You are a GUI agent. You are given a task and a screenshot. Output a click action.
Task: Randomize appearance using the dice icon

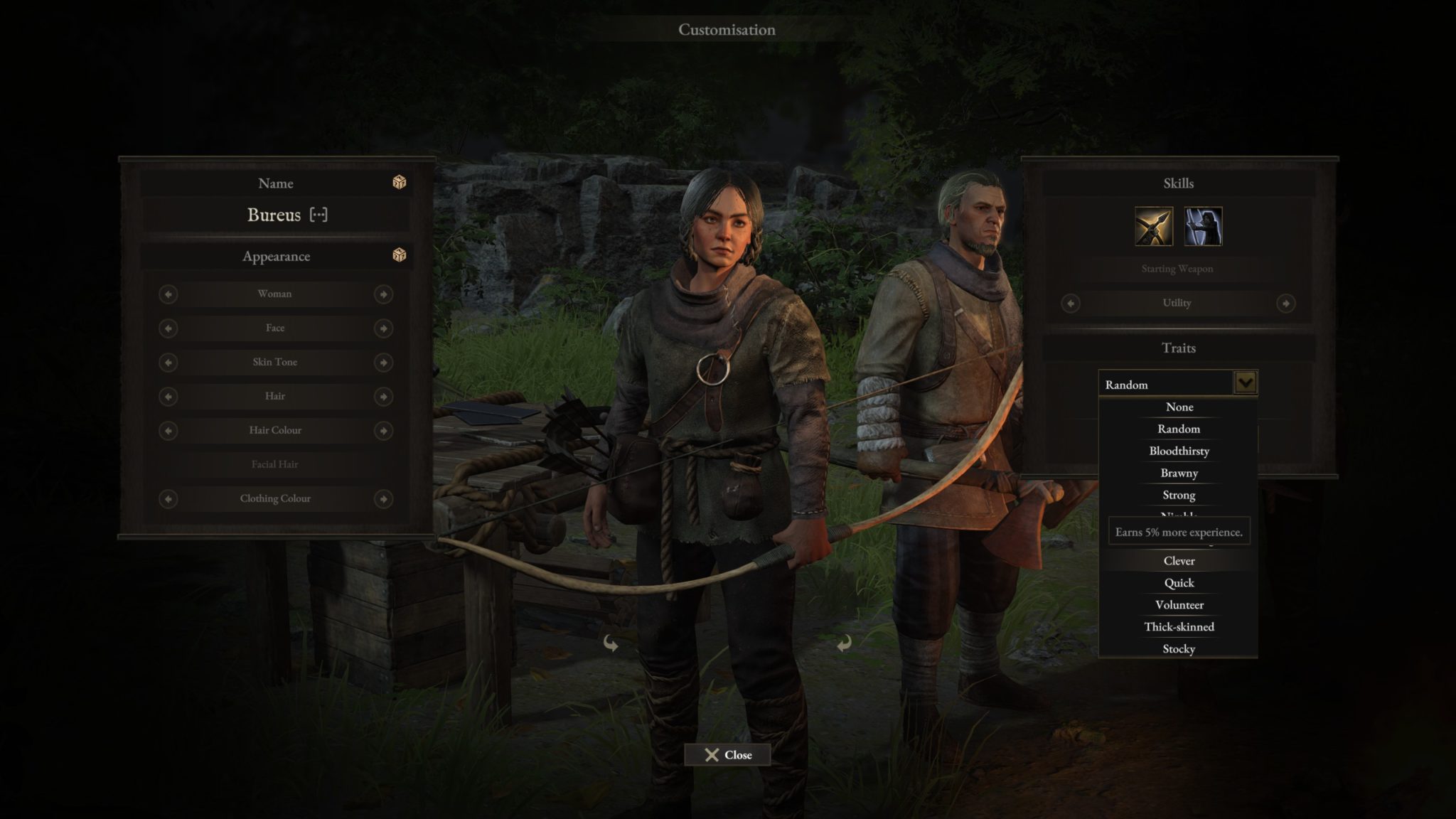[x=400, y=255]
